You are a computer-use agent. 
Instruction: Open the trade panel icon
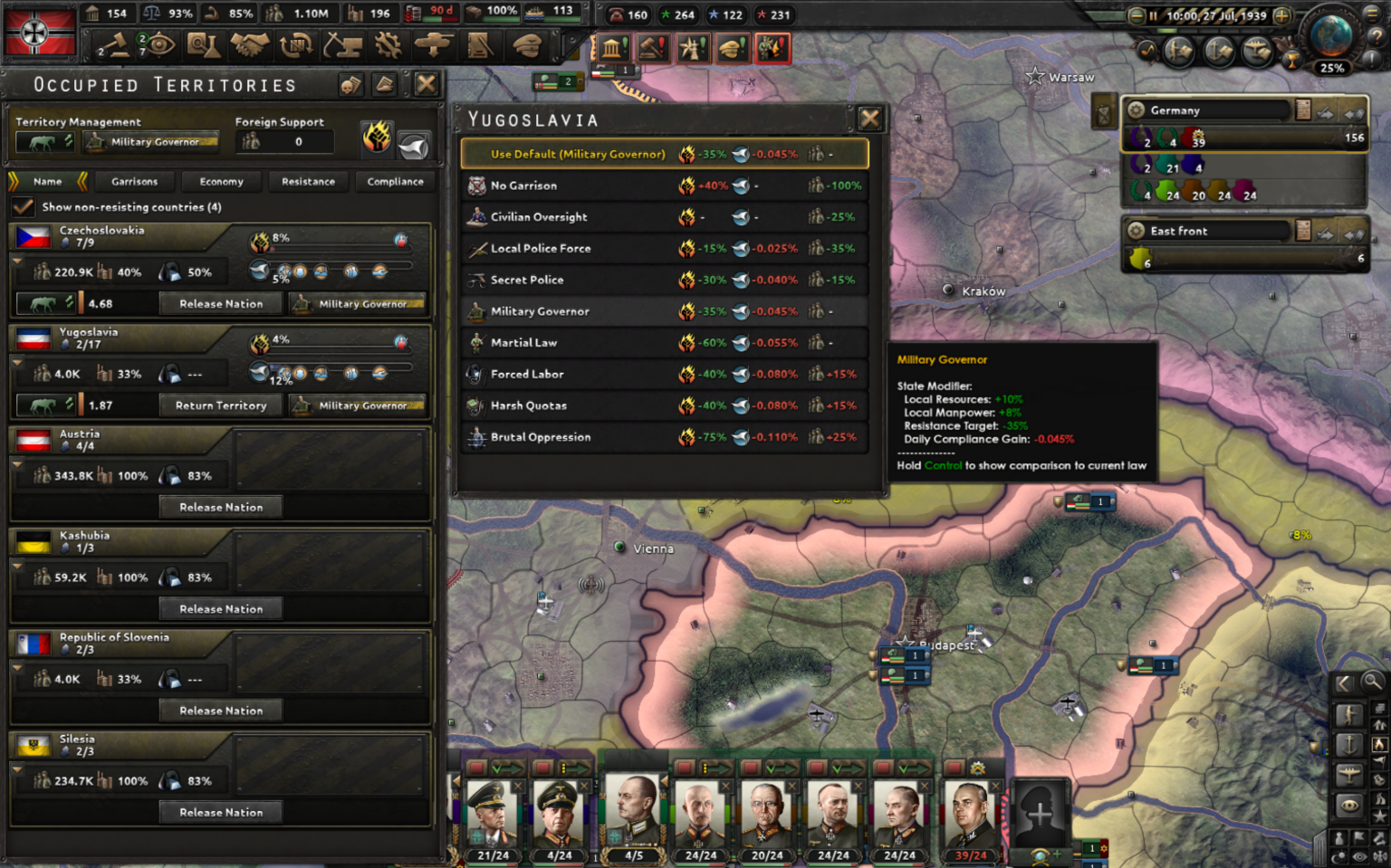pyautogui.click(x=296, y=45)
